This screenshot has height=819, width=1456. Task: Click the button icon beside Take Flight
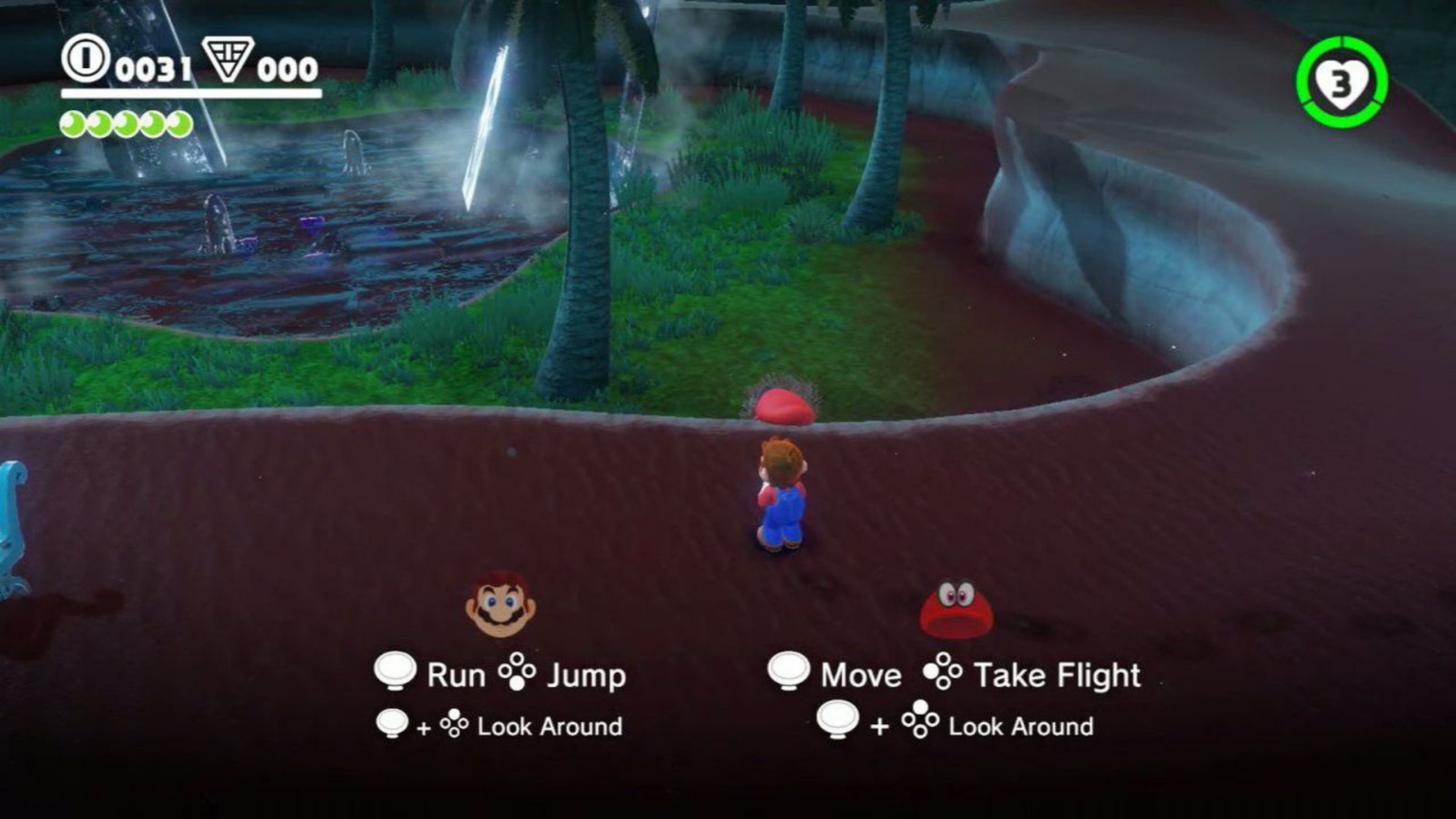tap(941, 673)
